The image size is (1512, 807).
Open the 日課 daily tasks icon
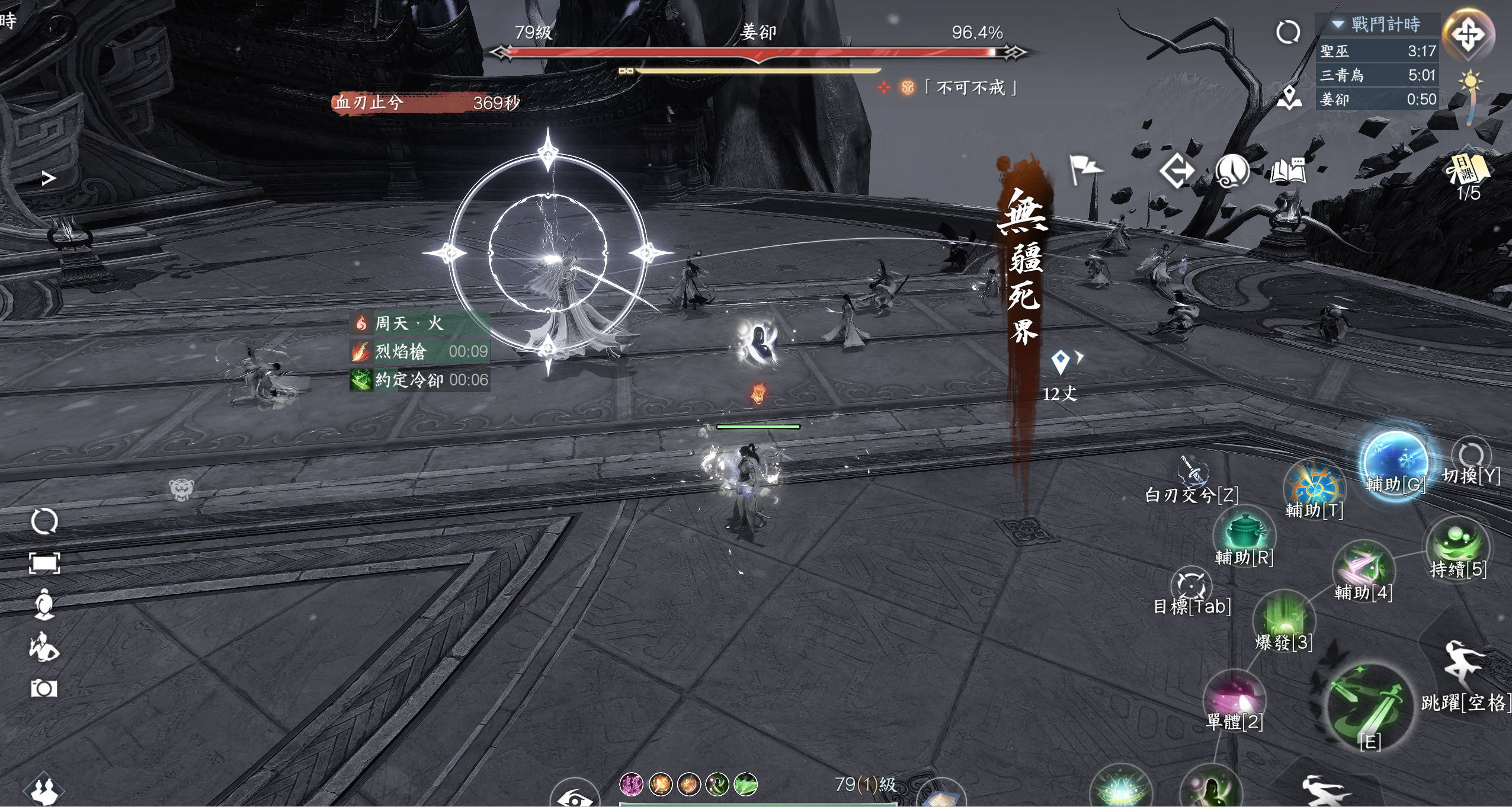tap(1468, 169)
